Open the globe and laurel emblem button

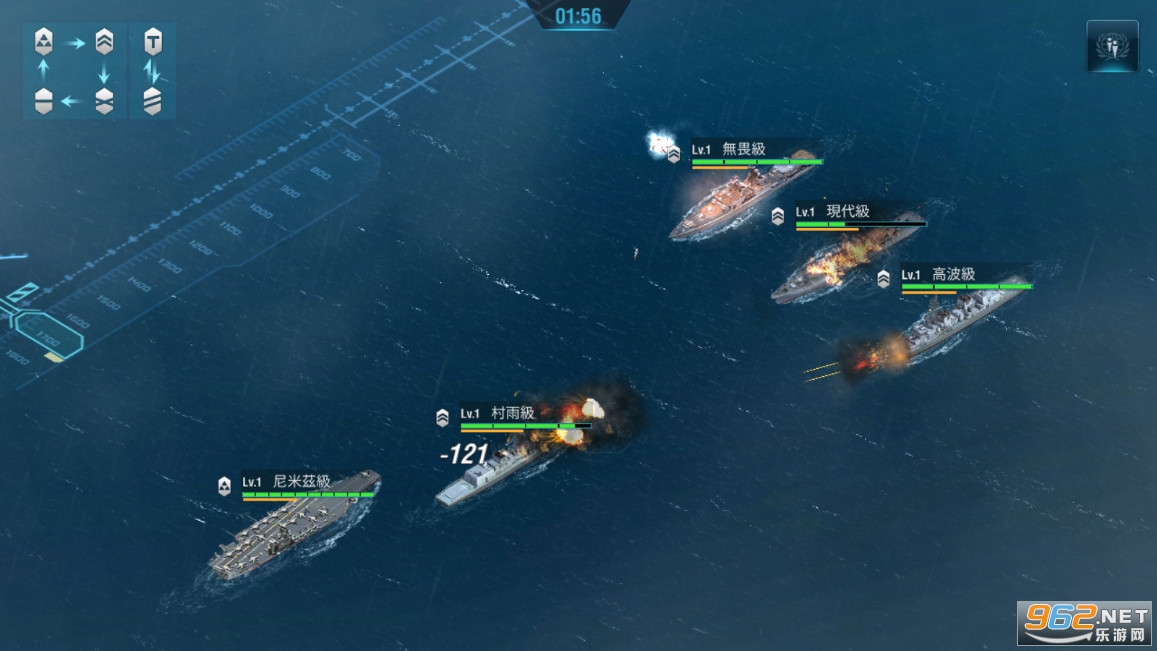1112,46
